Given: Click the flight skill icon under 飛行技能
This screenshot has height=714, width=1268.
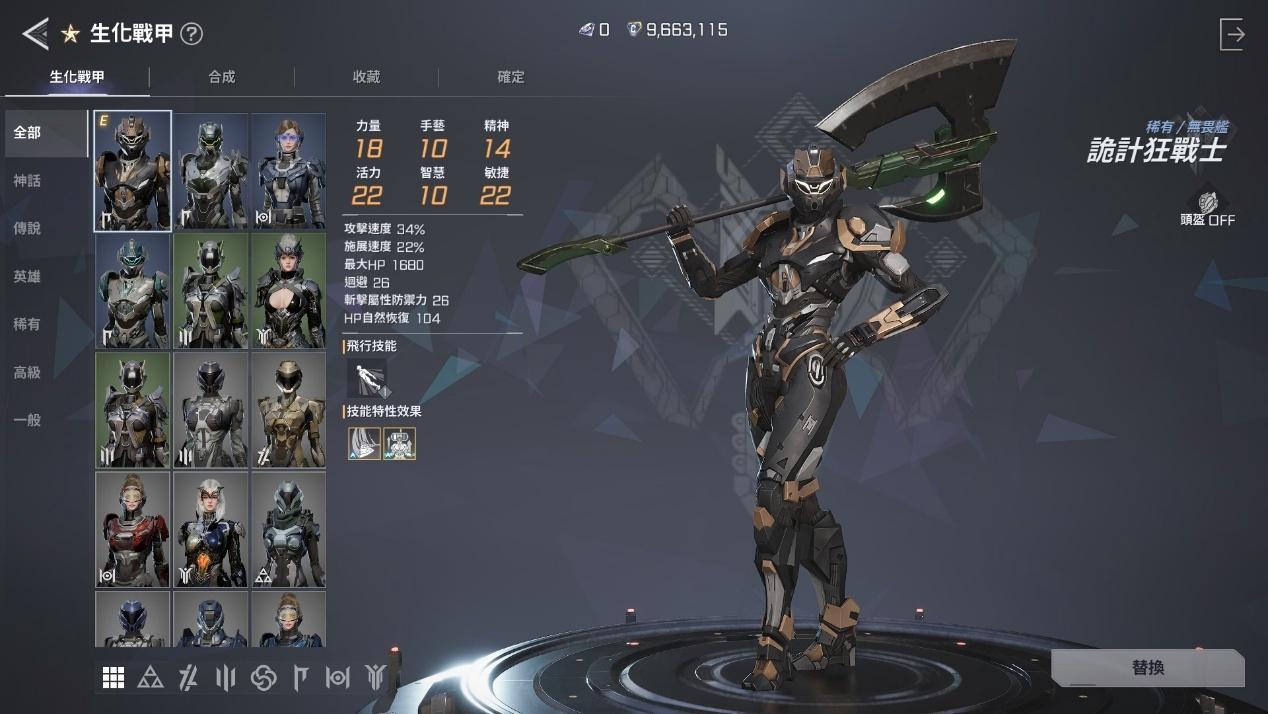Looking at the screenshot, I should [366, 379].
